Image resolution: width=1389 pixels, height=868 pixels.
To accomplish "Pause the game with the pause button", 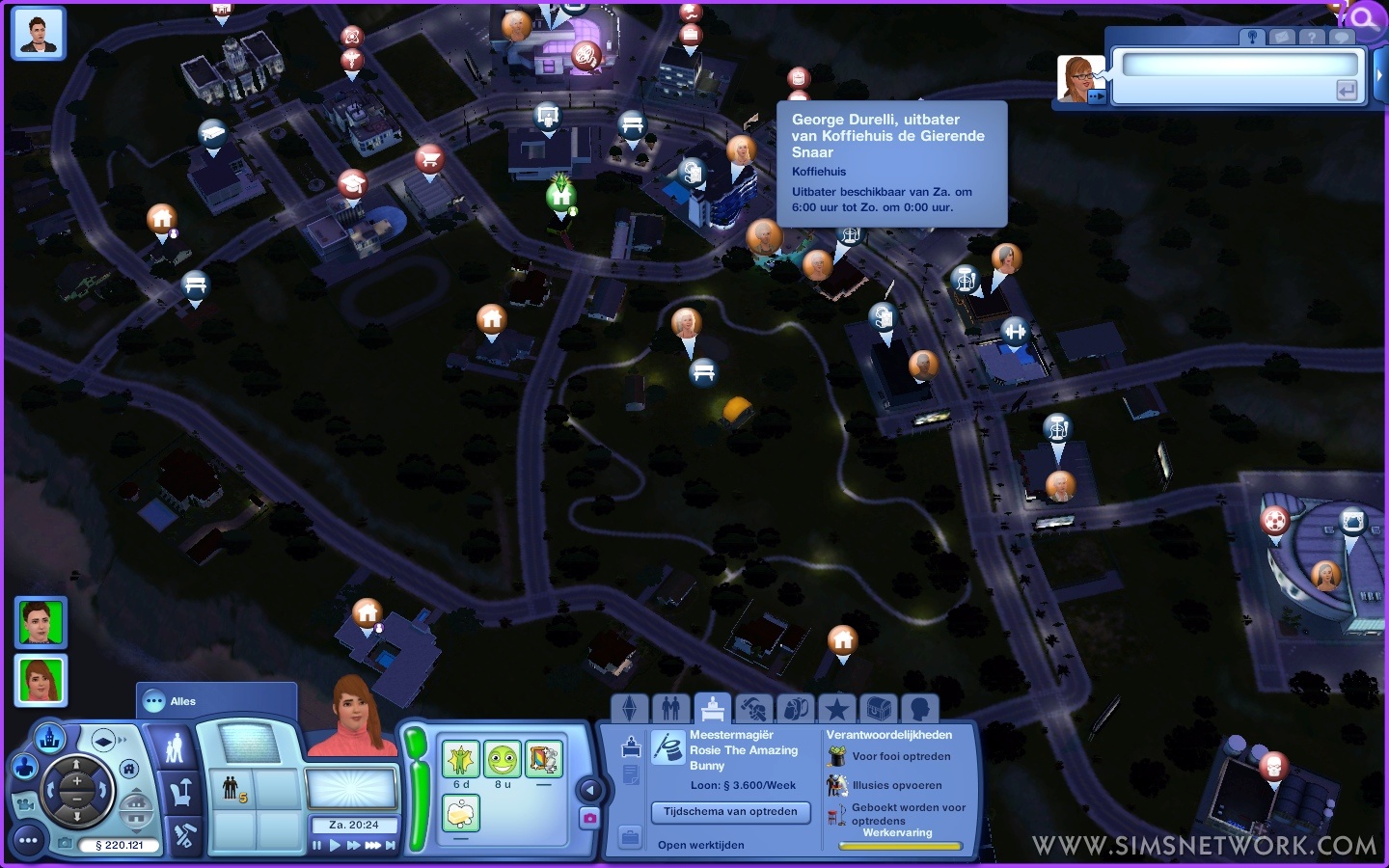I will click(x=317, y=846).
